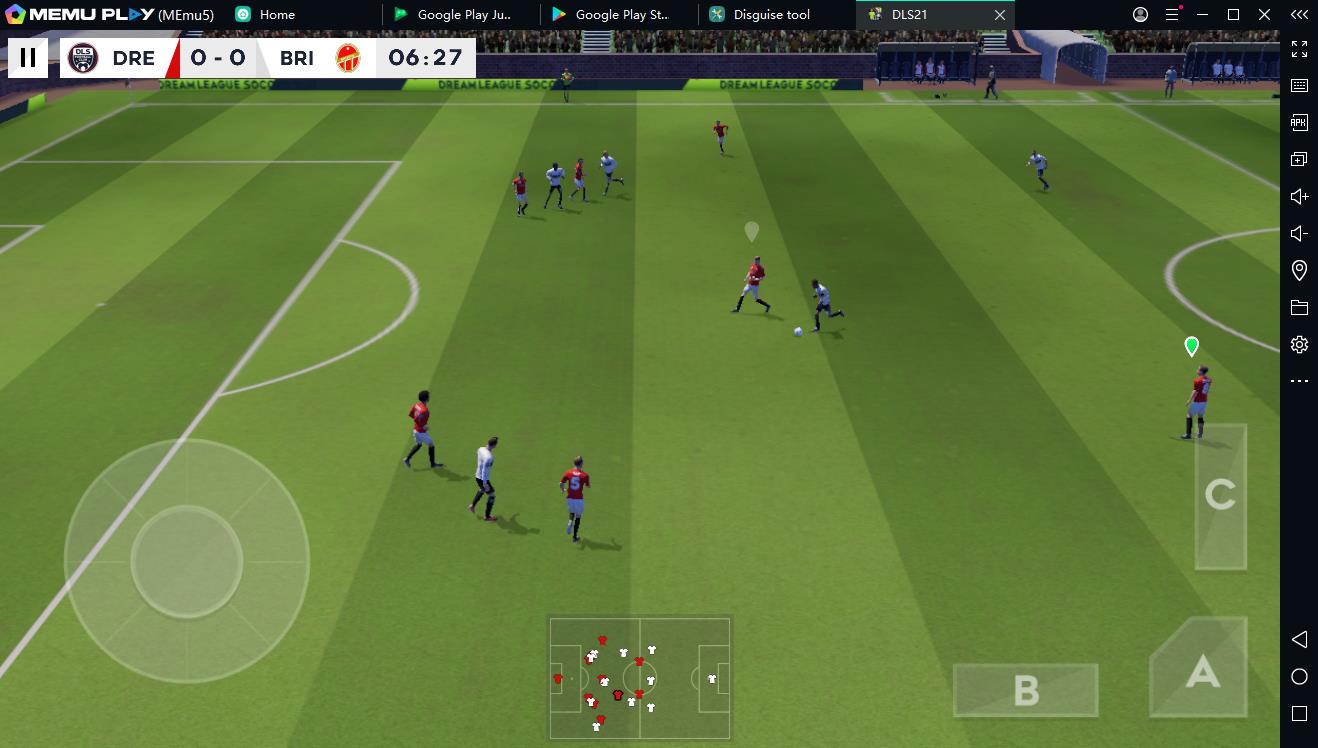Pause the match with the pause button
This screenshot has width=1318, height=748.
tap(28, 58)
